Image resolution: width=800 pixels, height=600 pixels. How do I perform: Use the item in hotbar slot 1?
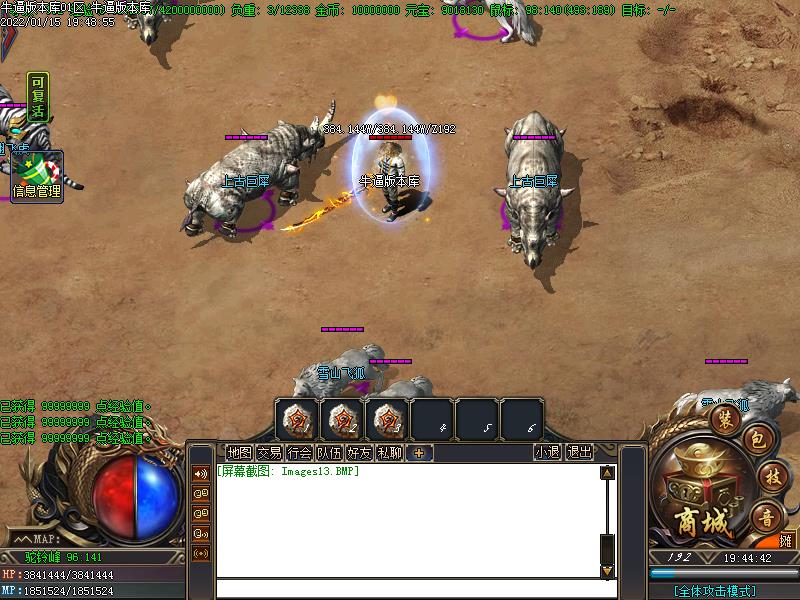(297, 420)
